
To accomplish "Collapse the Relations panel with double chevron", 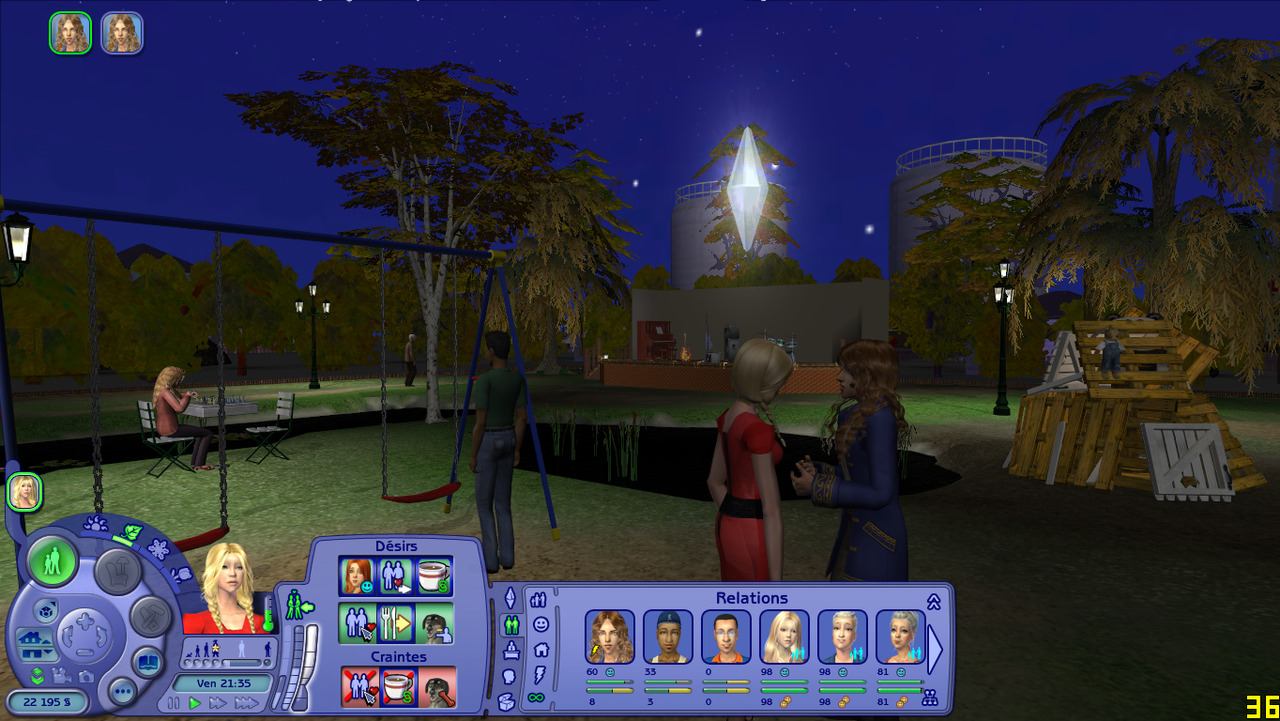I will point(933,601).
